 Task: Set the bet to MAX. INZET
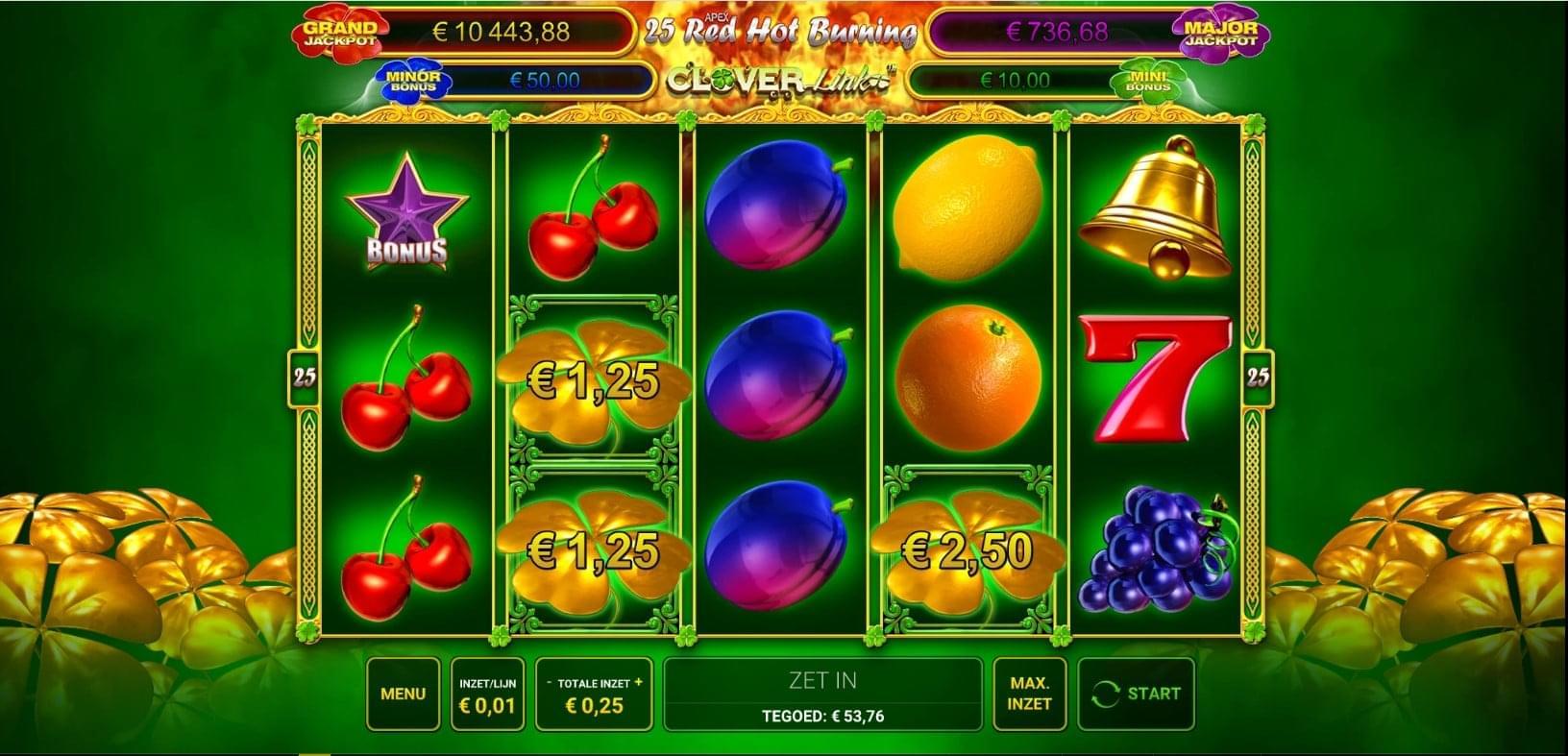pyautogui.click(x=1029, y=694)
